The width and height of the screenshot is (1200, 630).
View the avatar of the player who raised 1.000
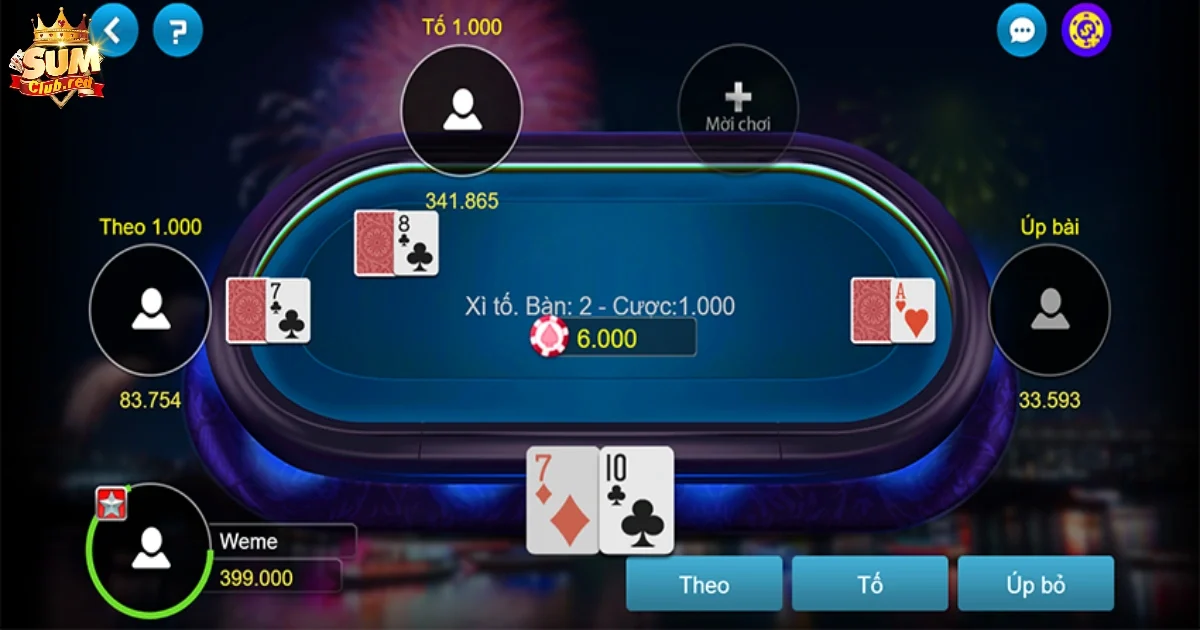click(x=461, y=108)
